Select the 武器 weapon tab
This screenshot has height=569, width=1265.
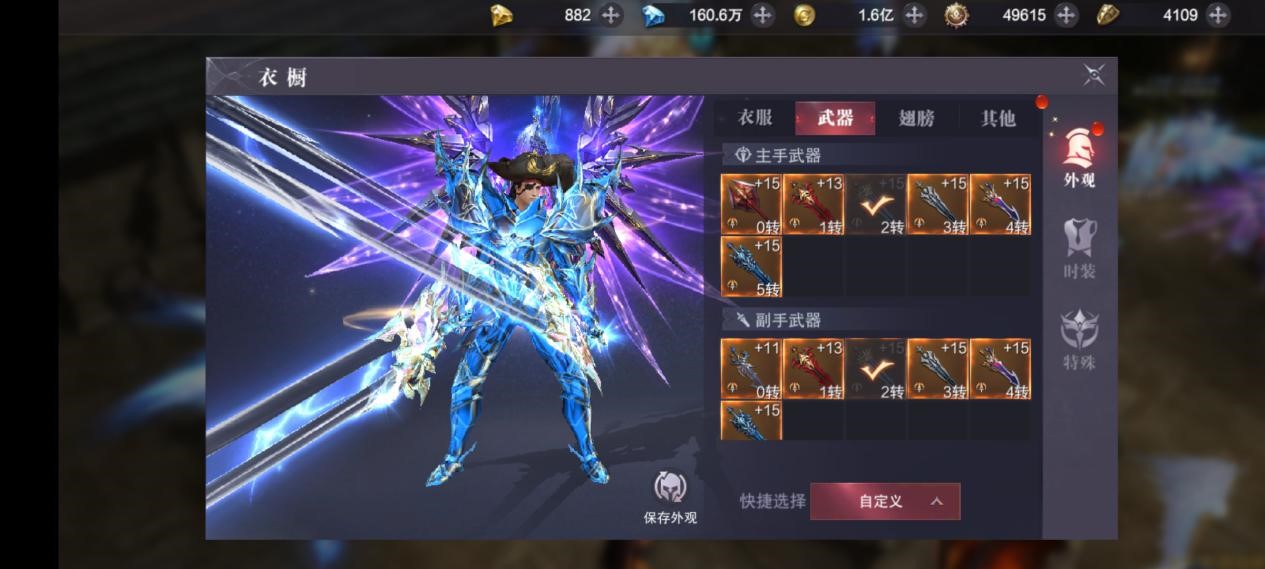835,118
